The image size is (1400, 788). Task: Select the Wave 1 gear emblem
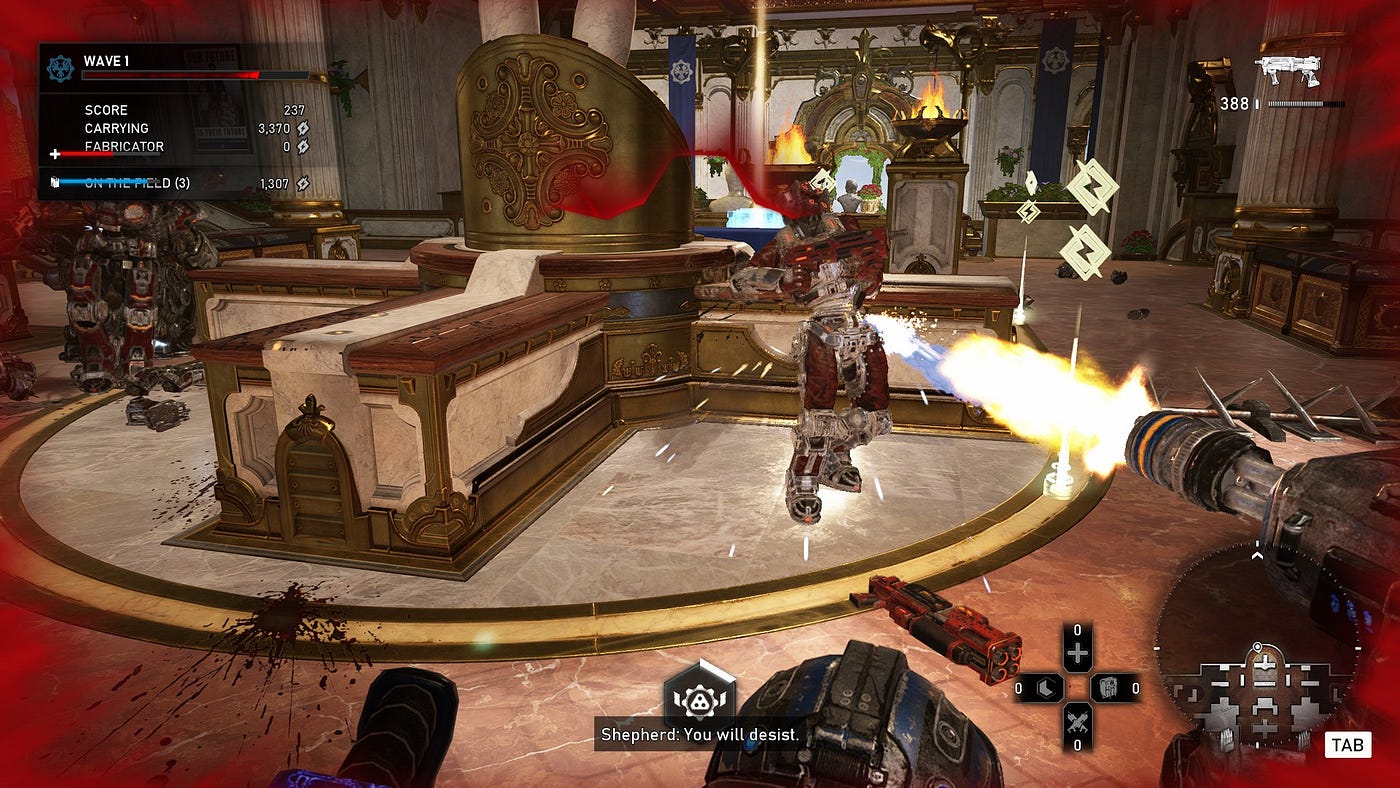click(x=59, y=67)
